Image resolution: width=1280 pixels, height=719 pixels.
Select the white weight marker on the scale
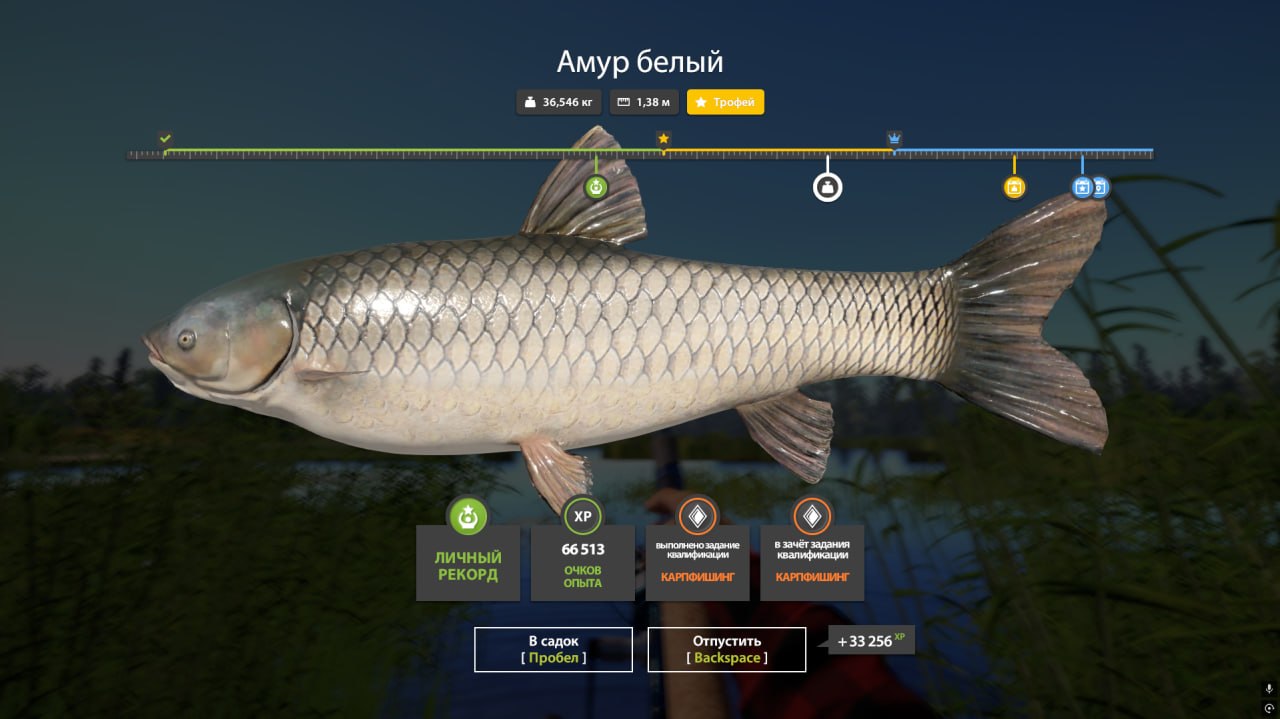tap(827, 187)
